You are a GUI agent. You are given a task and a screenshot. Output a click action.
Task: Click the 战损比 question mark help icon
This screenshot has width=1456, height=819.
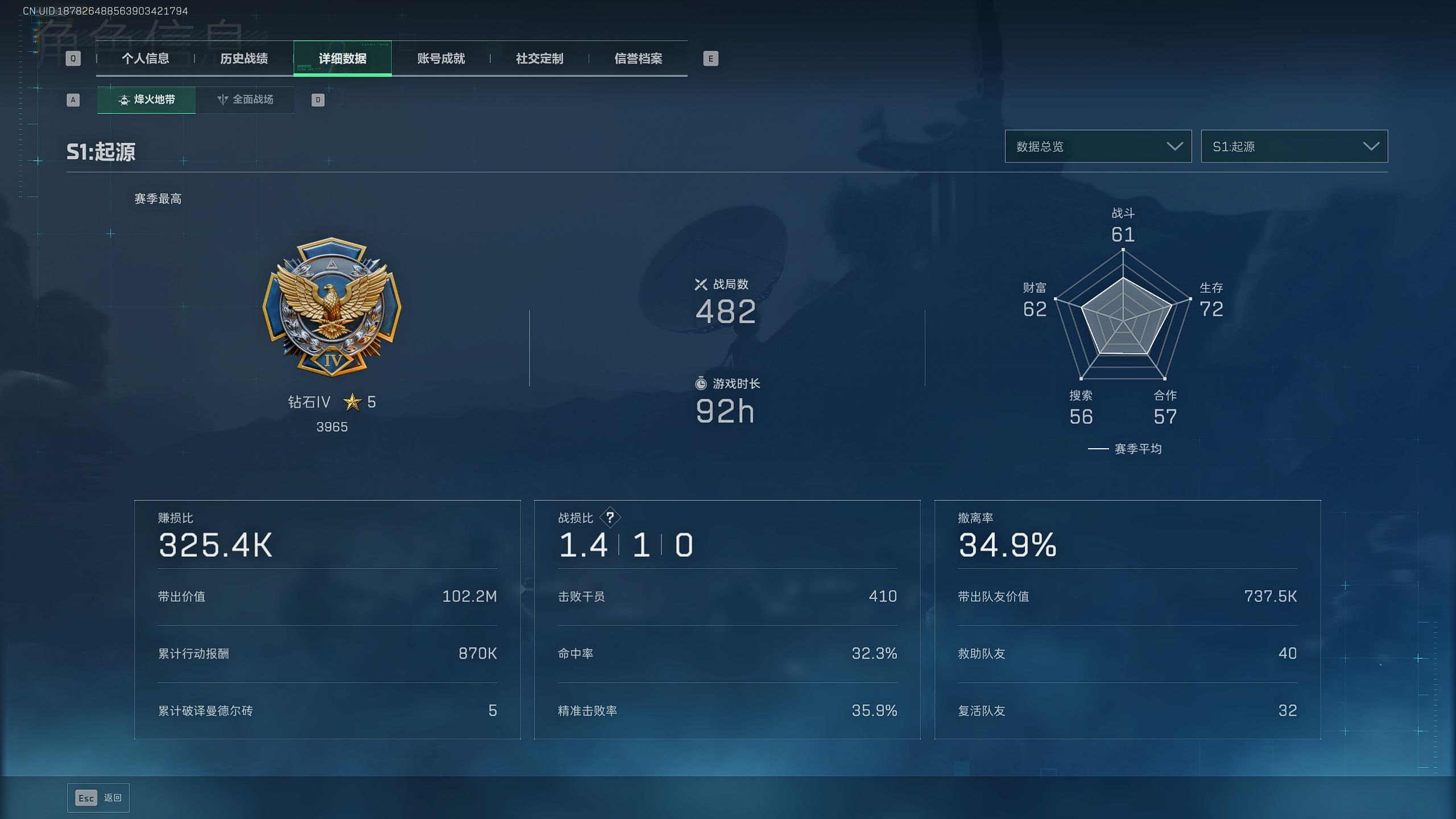pos(610,518)
